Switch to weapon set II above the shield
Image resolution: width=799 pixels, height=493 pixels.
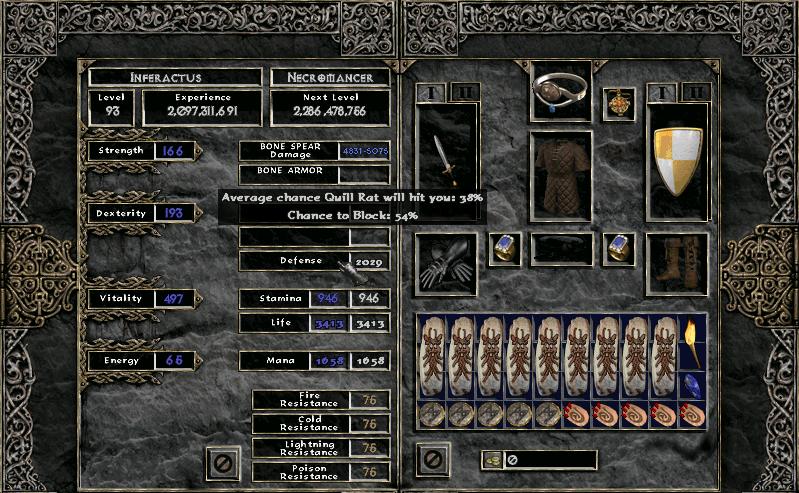click(x=693, y=92)
